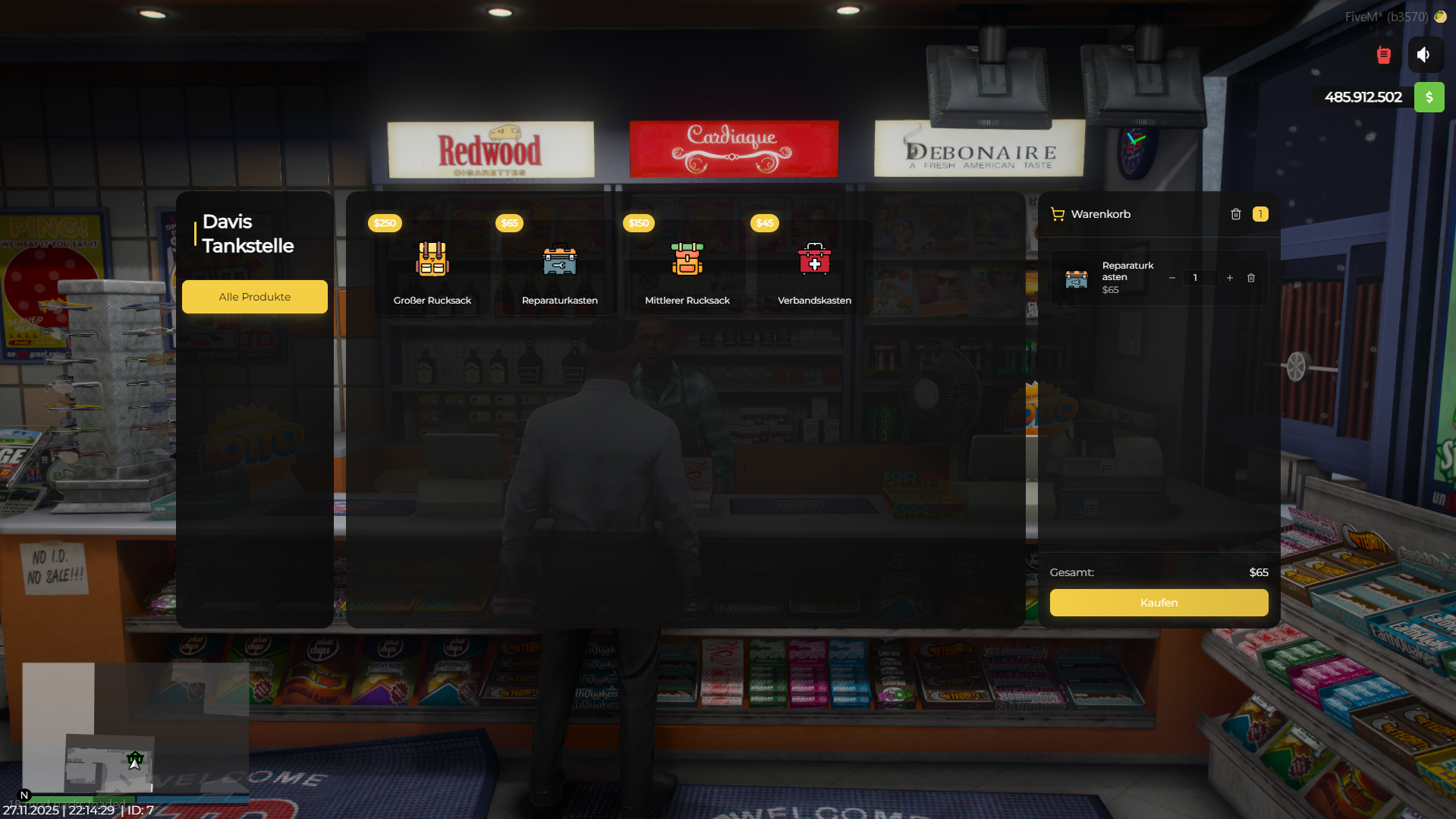Remove Reparaturkasten using its trash icon
This screenshot has width=1456, height=819.
(x=1251, y=278)
